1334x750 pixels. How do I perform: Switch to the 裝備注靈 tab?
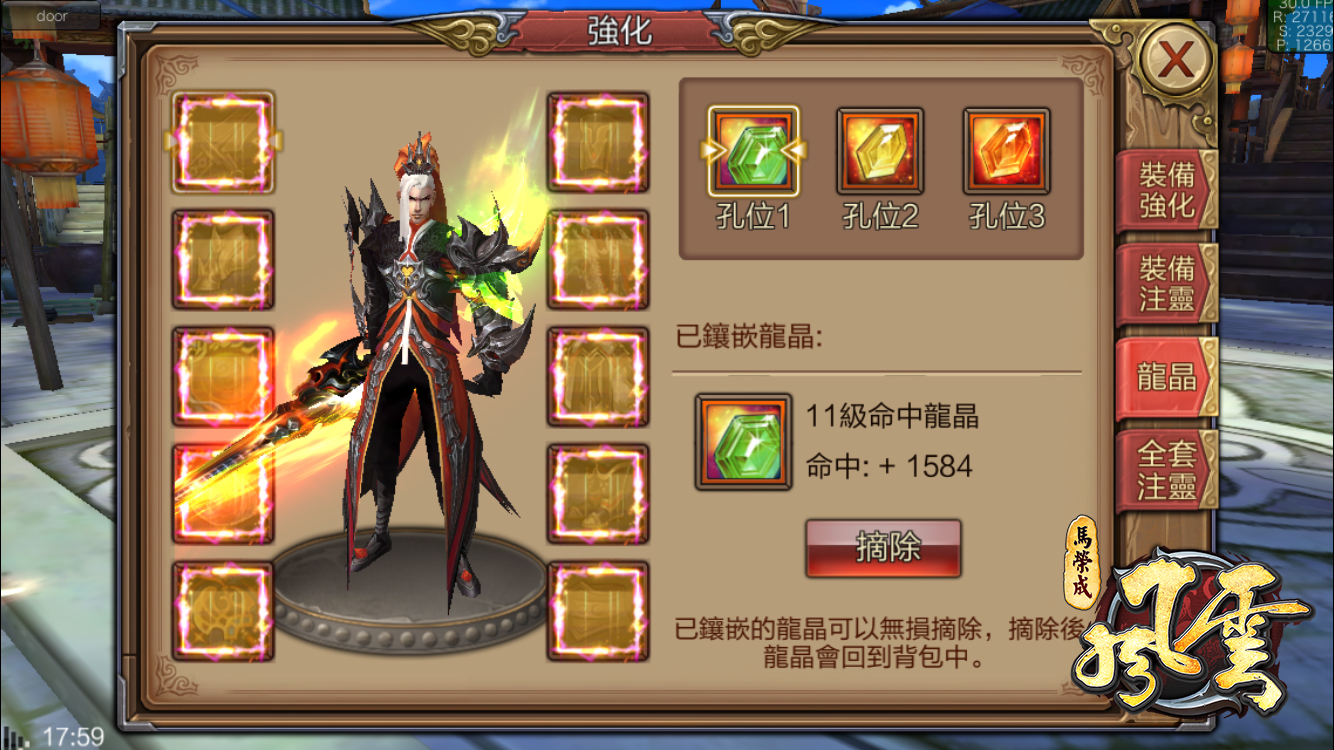pos(1166,285)
